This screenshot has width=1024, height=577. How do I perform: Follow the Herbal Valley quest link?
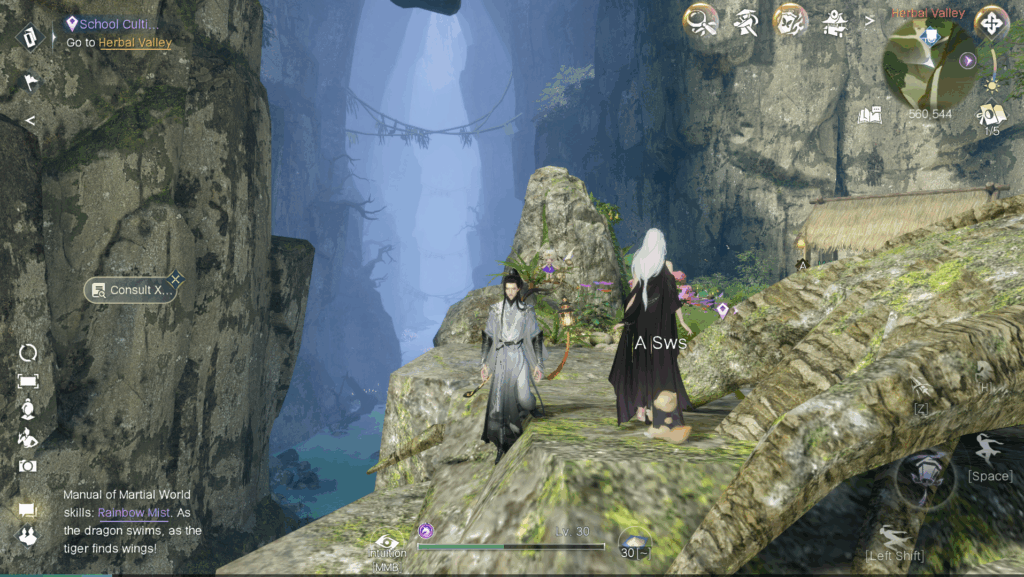pos(135,43)
